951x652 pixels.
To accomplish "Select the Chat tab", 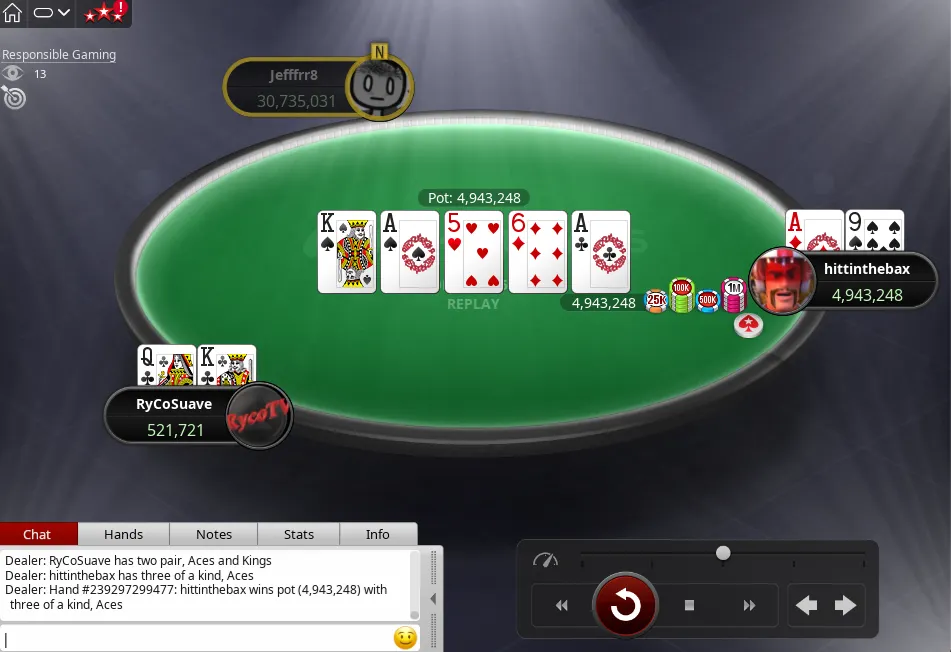I will 38,534.
